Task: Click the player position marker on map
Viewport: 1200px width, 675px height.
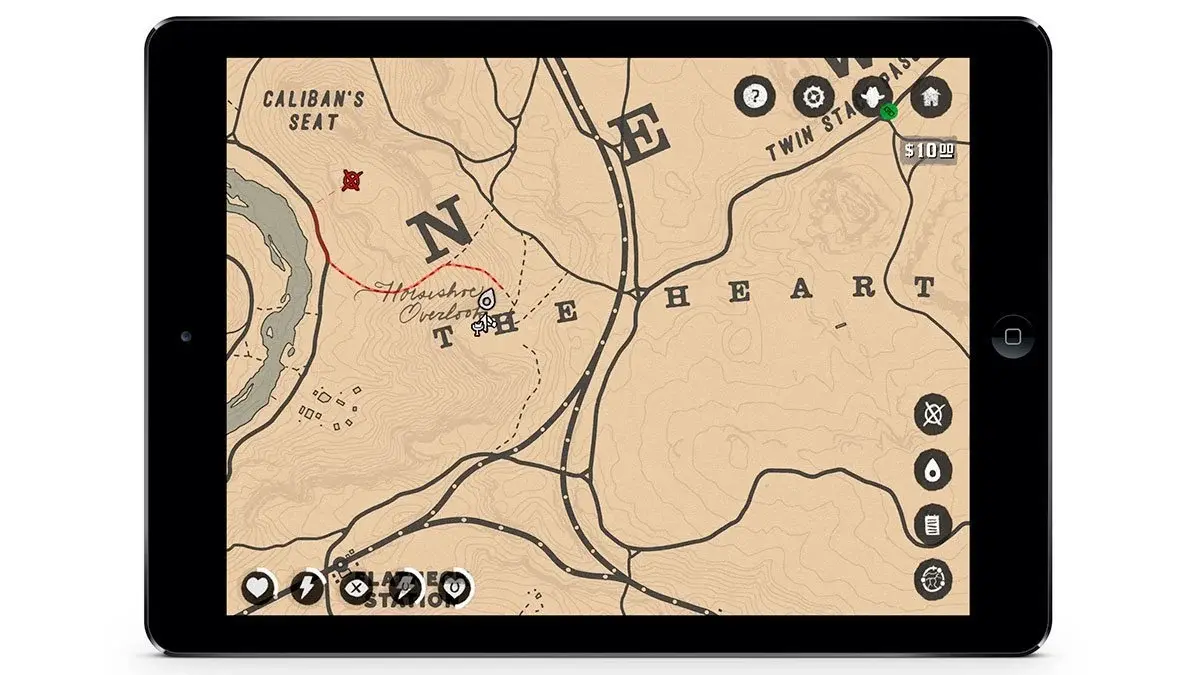Action: [x=487, y=301]
